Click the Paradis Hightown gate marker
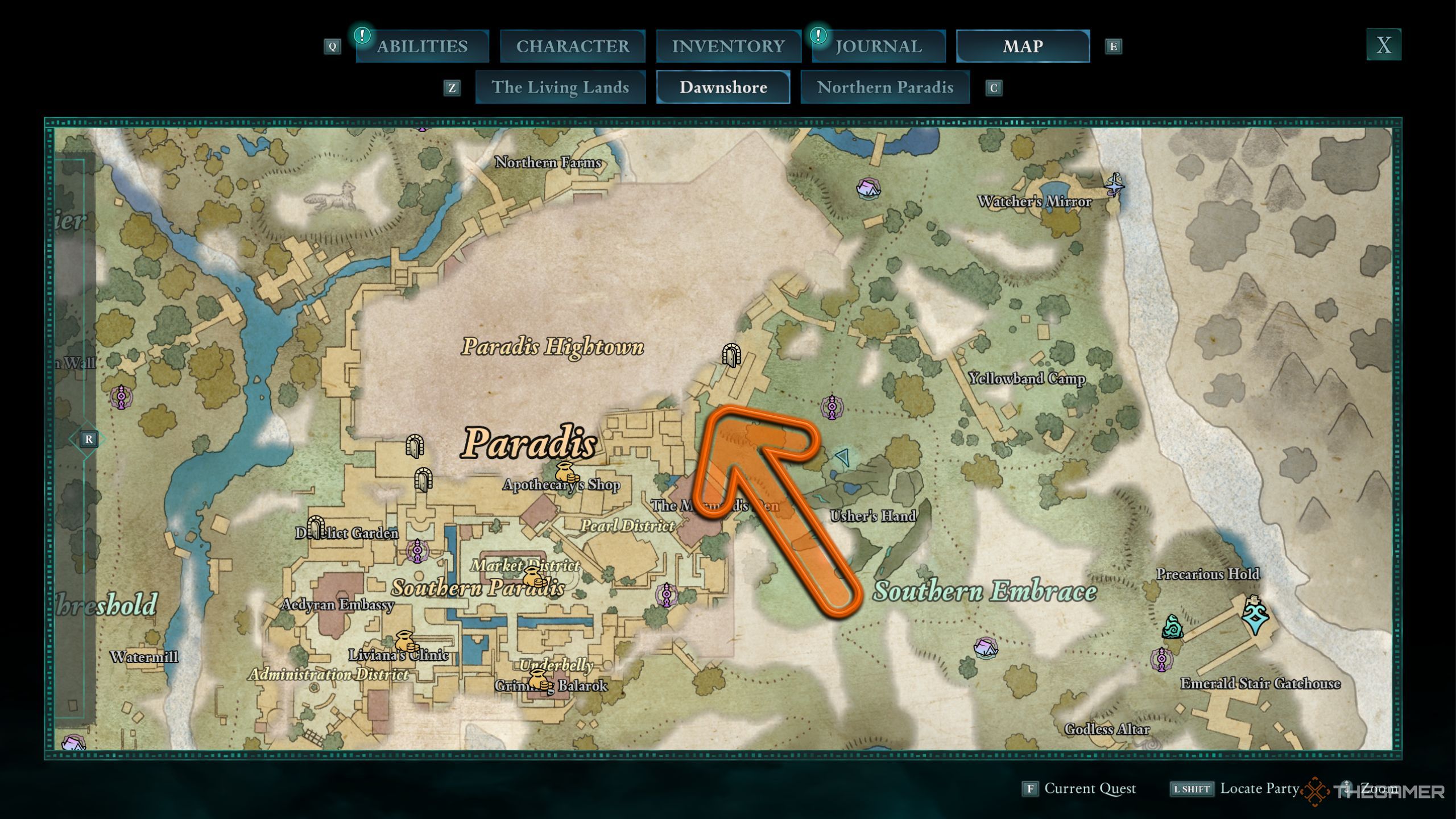 click(x=731, y=355)
